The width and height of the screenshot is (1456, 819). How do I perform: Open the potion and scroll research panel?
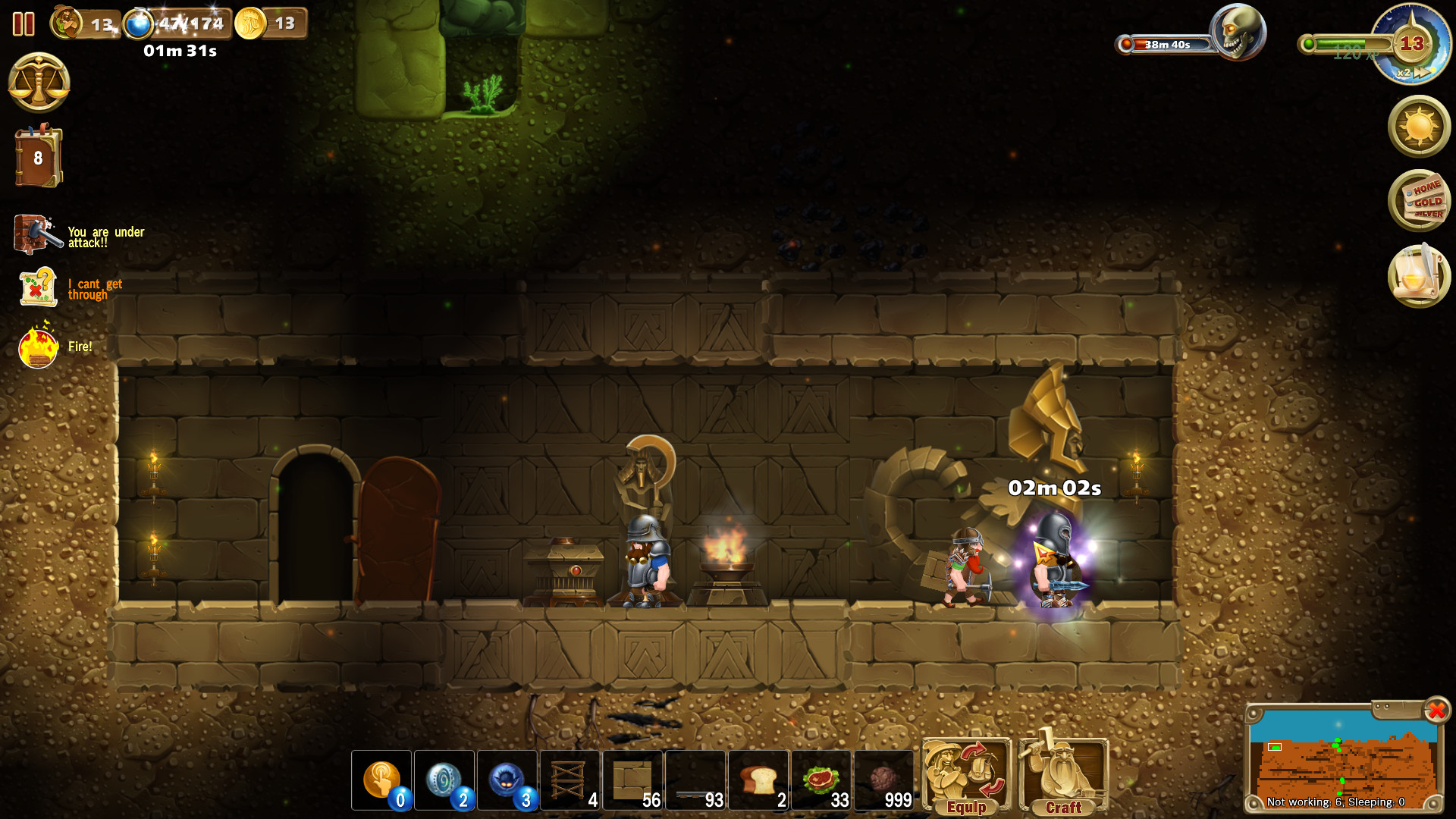(1420, 276)
